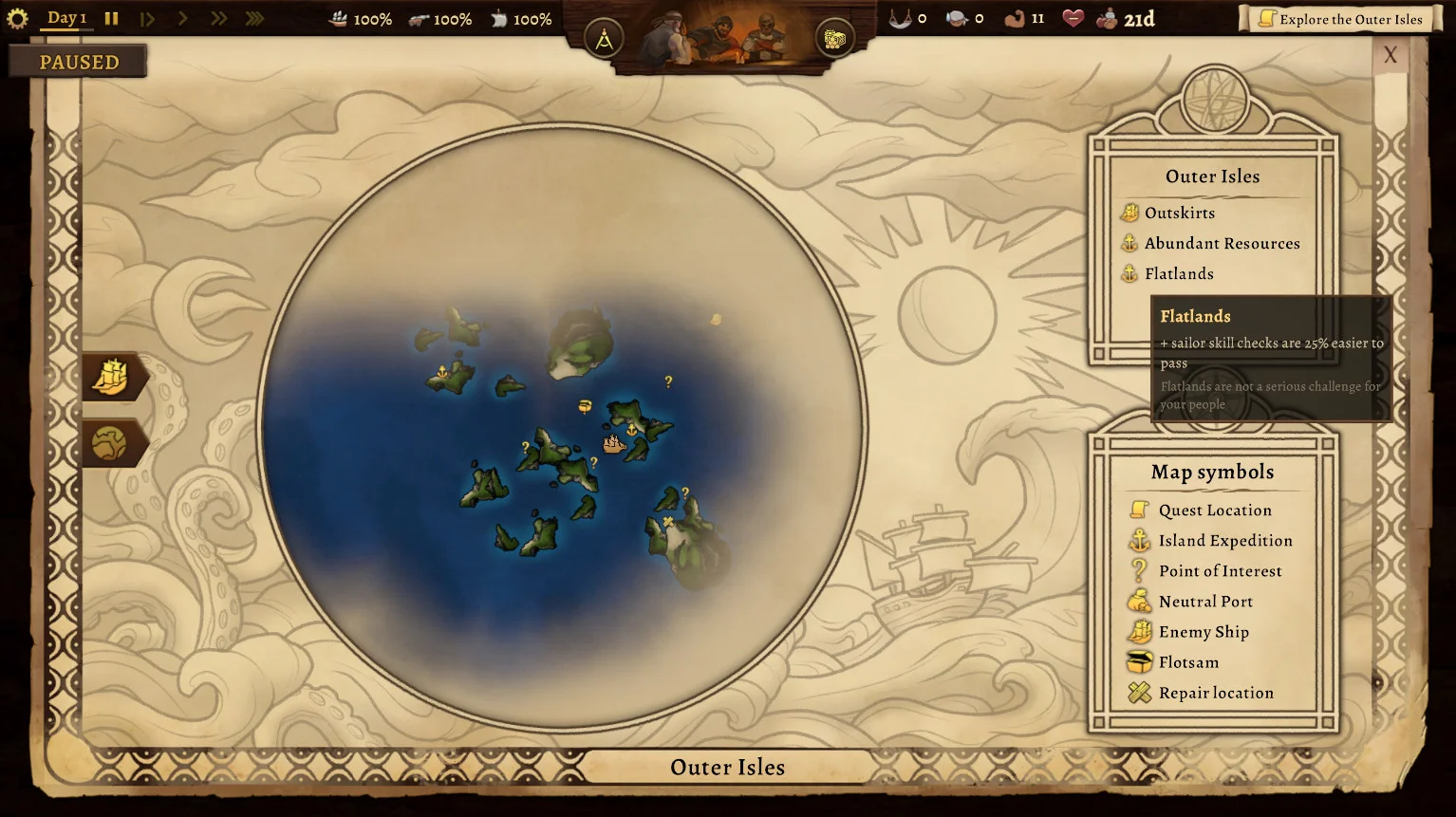Image resolution: width=1456 pixels, height=817 pixels.
Task: Open the settings gear menu
Action: (x=17, y=18)
